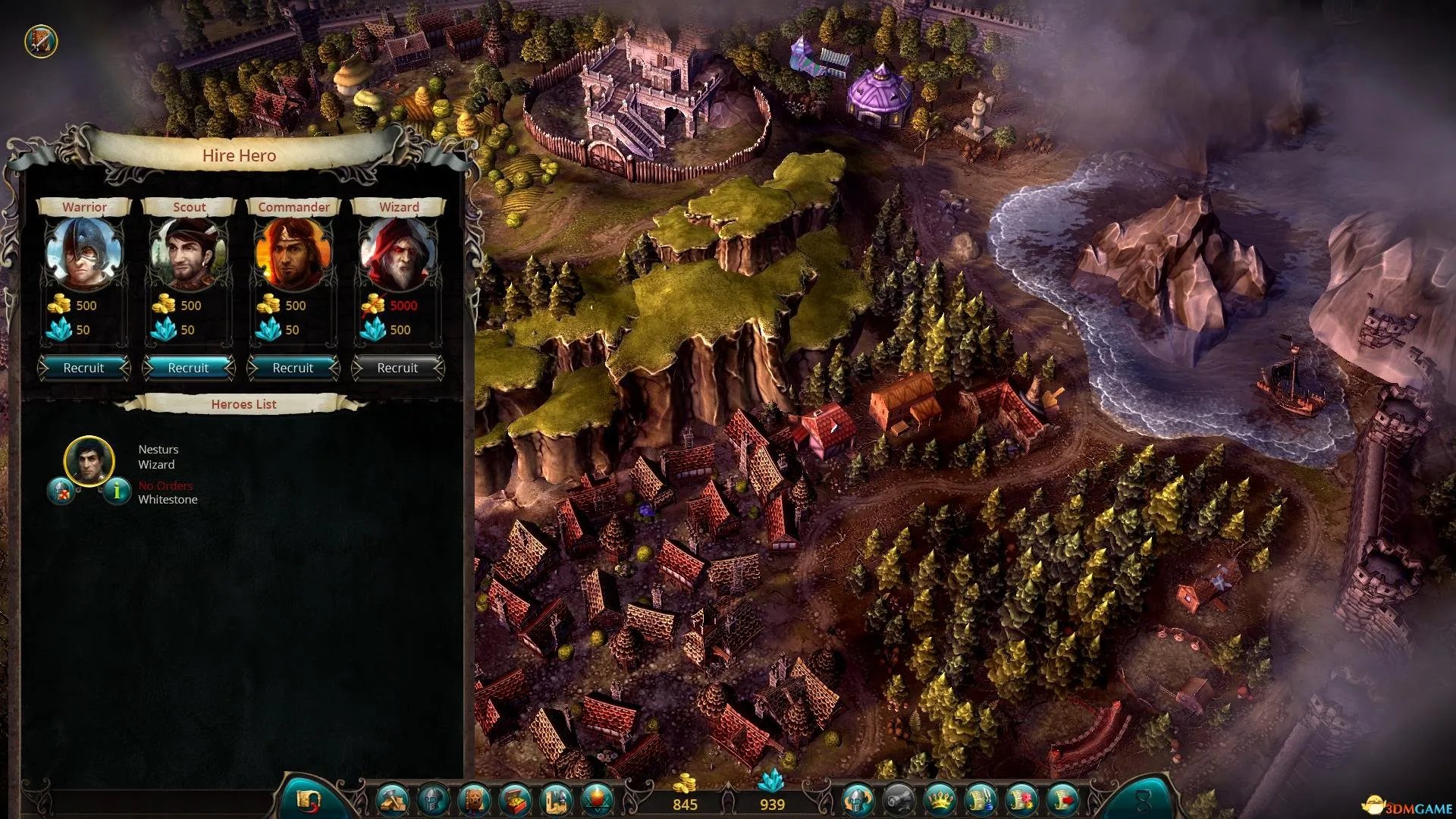
Task: Select the Warrior portrait
Action: click(84, 255)
